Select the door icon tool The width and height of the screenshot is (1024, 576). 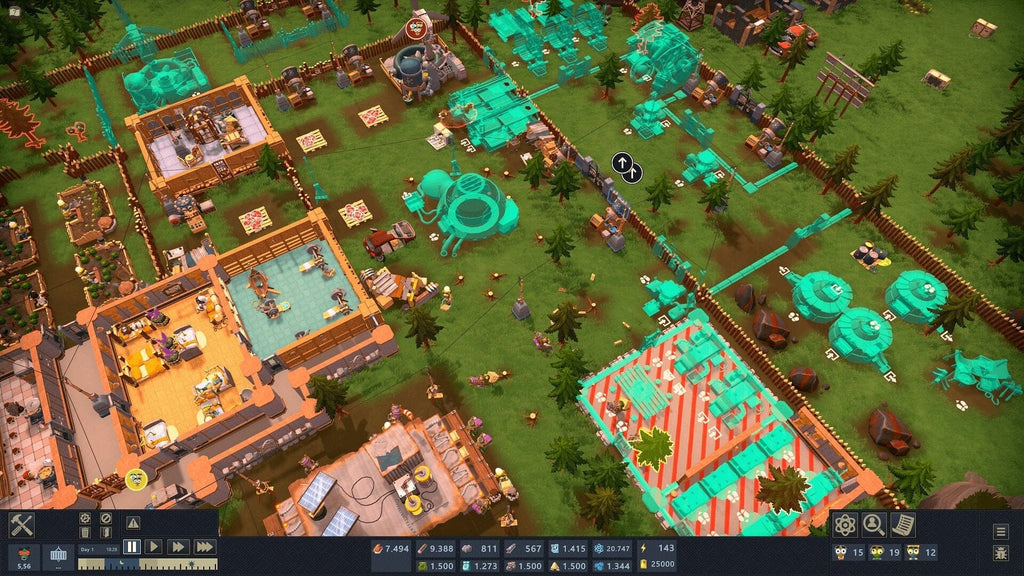click(x=106, y=534)
